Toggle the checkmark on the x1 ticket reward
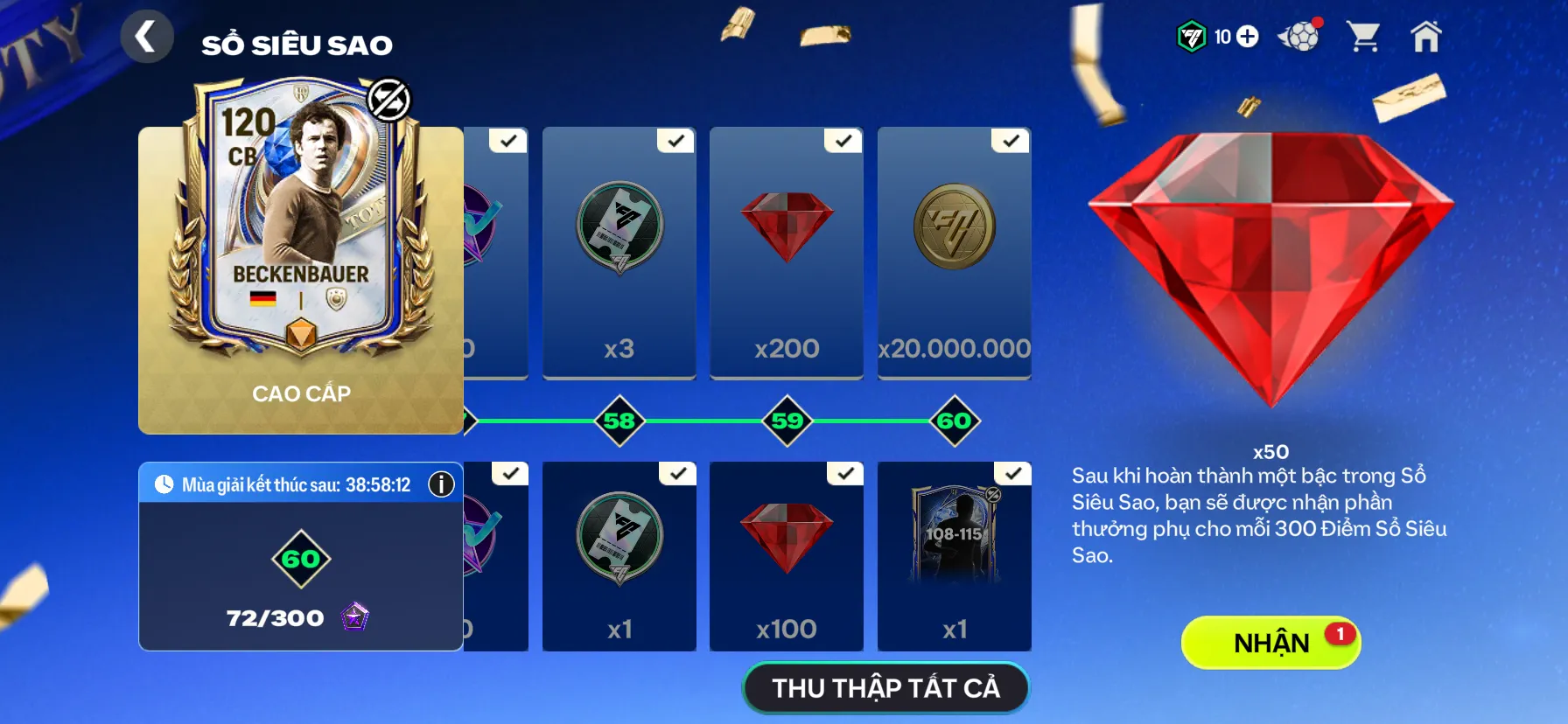Image resolution: width=1568 pixels, height=724 pixels. tap(677, 471)
